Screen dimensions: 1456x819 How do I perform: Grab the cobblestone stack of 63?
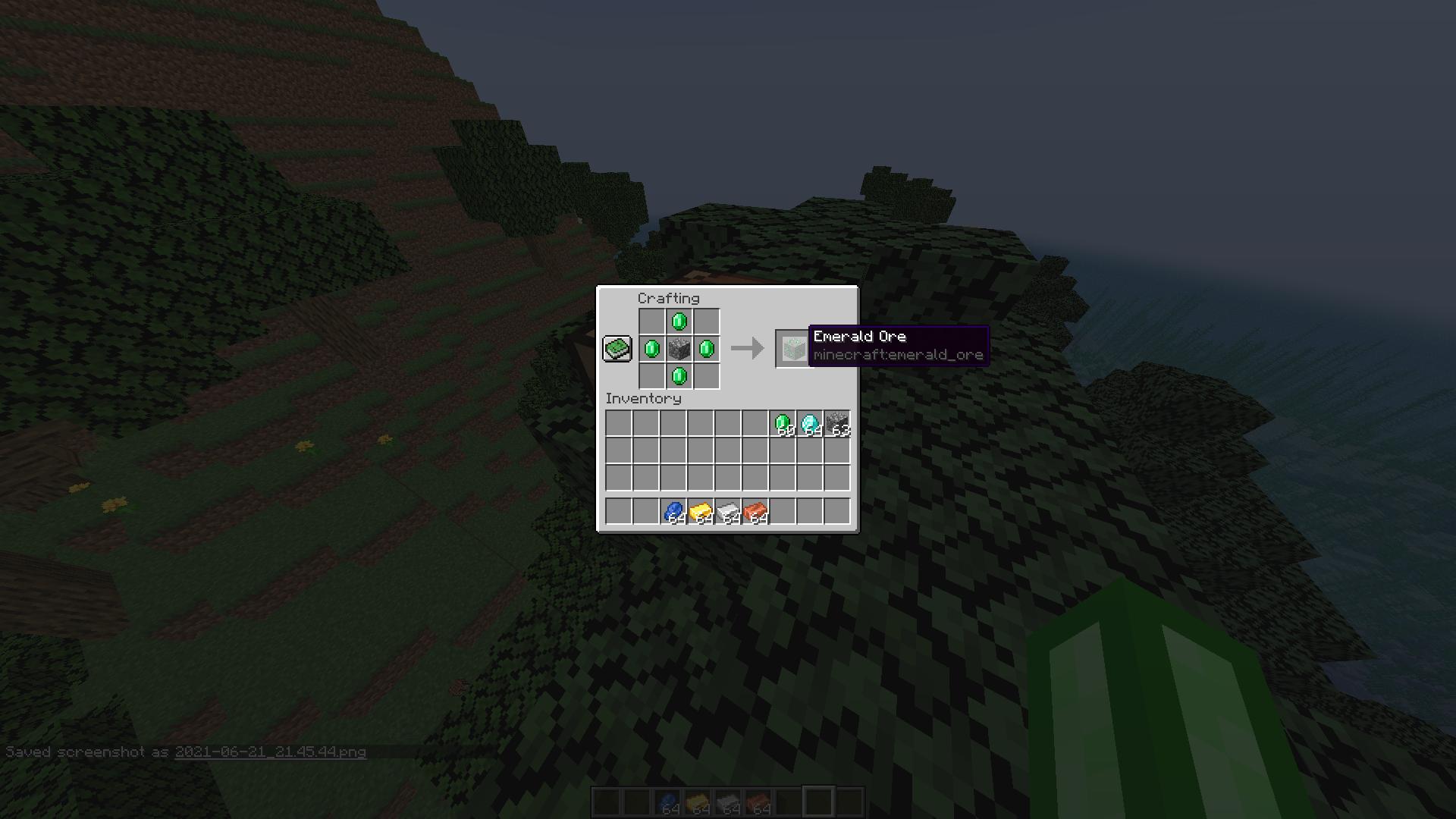[x=839, y=423]
